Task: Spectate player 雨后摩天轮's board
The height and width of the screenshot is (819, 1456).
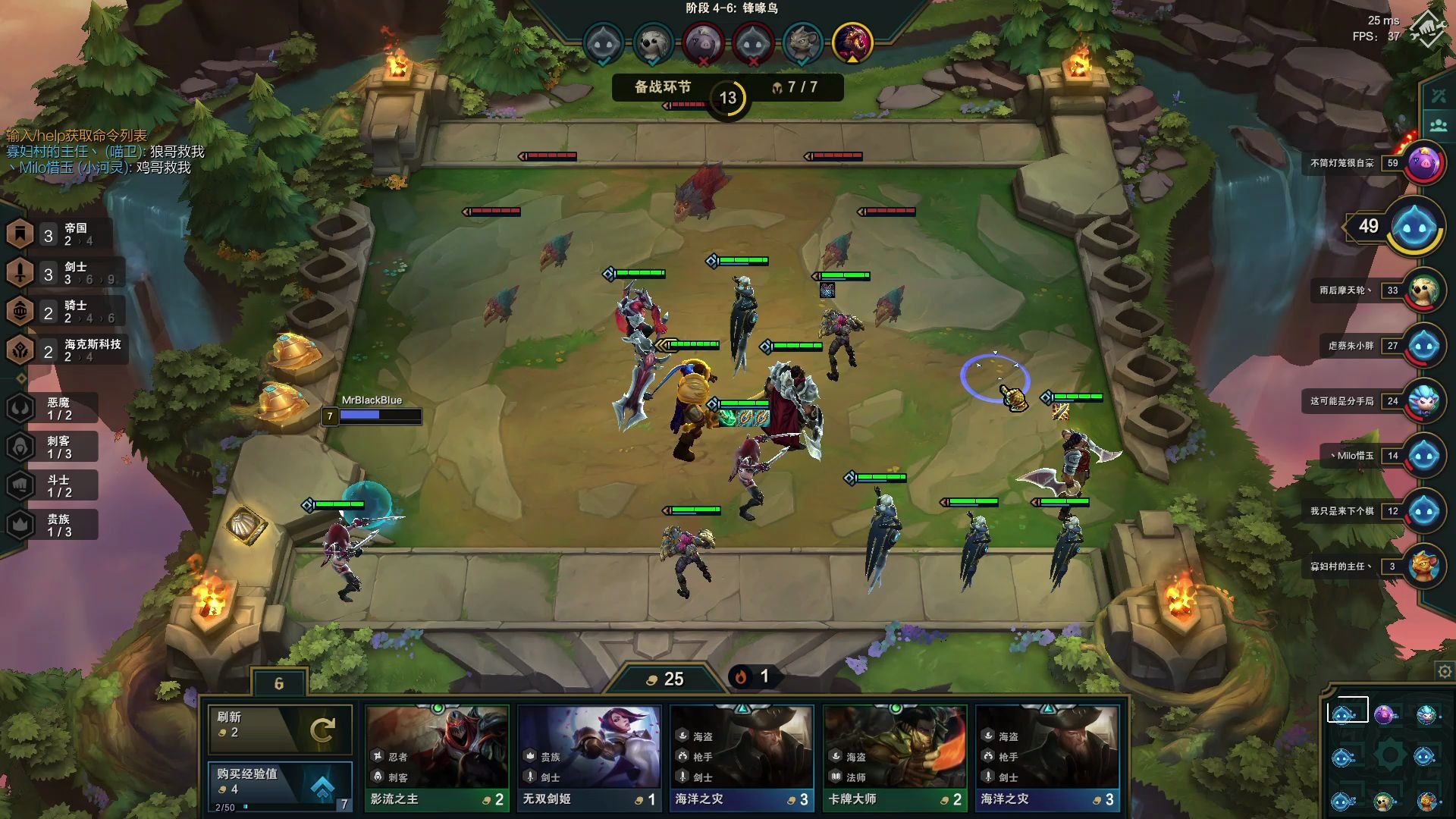Action: [x=1423, y=290]
